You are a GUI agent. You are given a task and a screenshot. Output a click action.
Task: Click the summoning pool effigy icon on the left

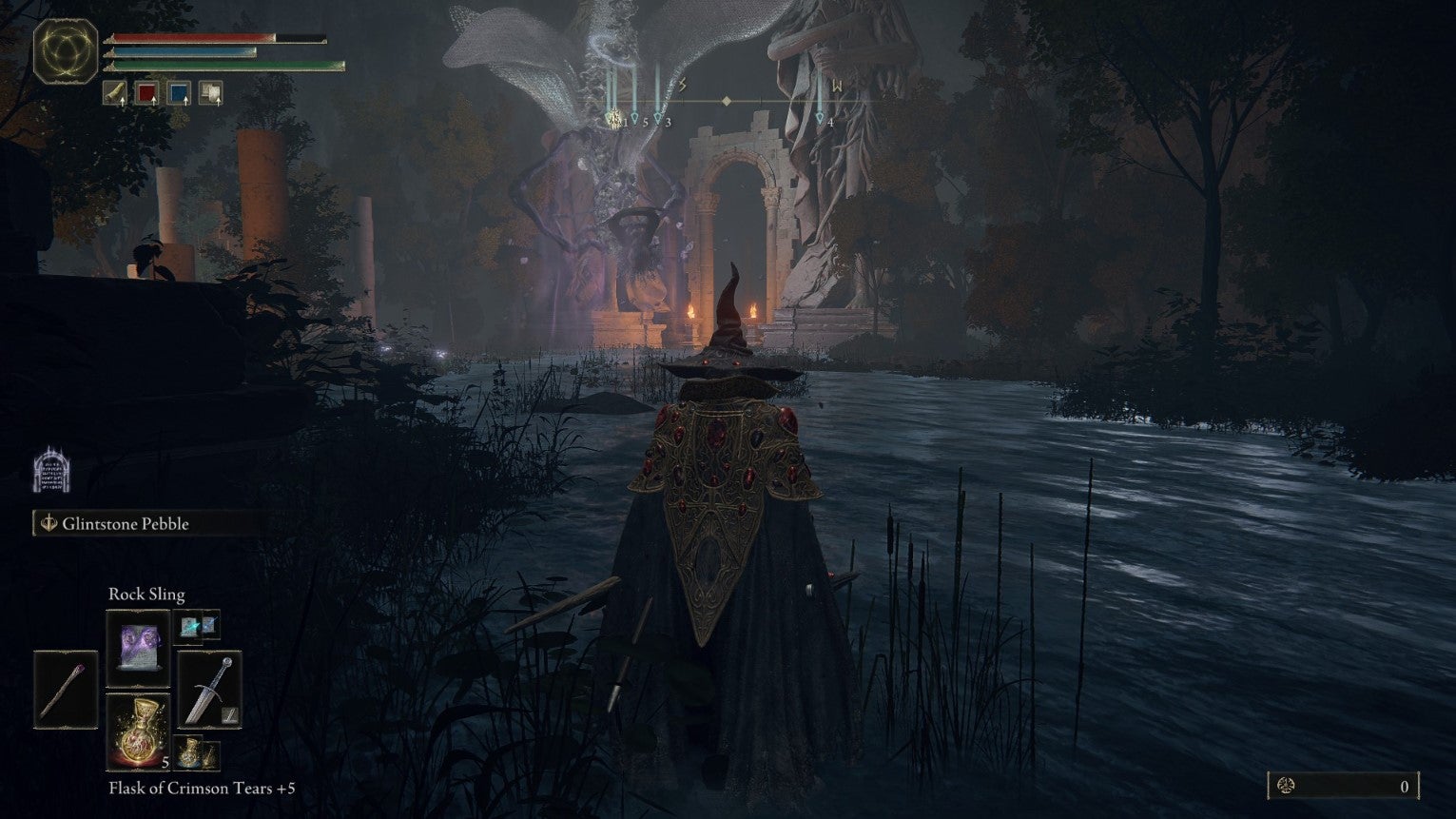pyautogui.click(x=53, y=470)
